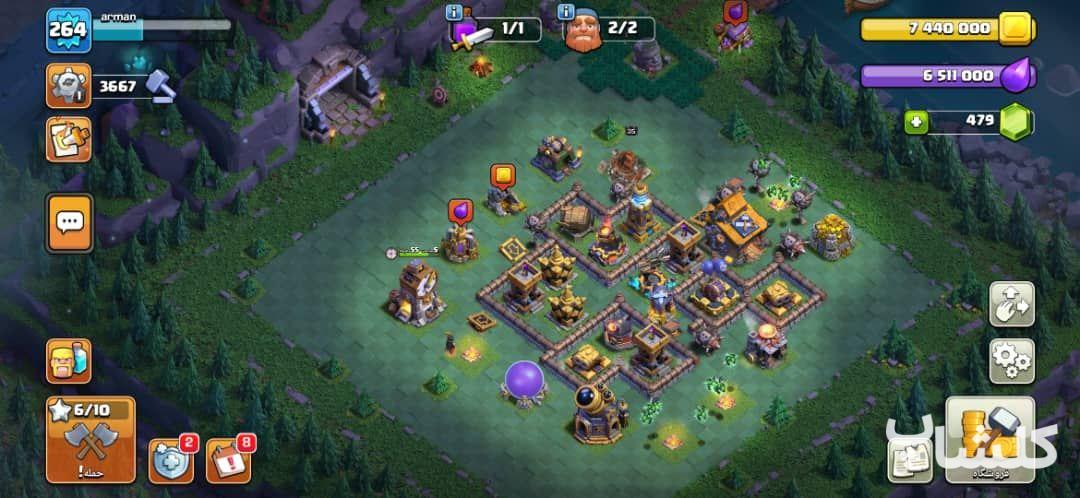This screenshot has height=498, width=1080.
Task: Open the calendar events button with badge 8
Action: pos(229,459)
